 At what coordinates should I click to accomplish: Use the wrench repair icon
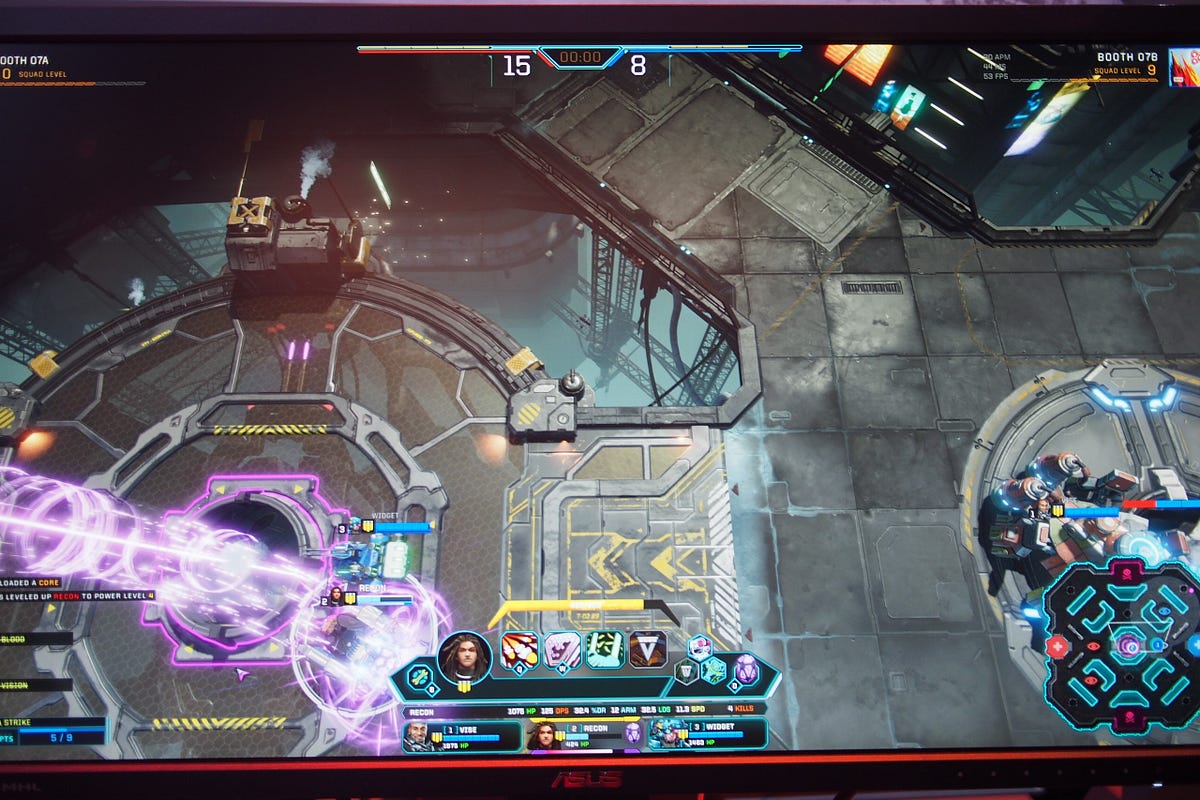419,676
